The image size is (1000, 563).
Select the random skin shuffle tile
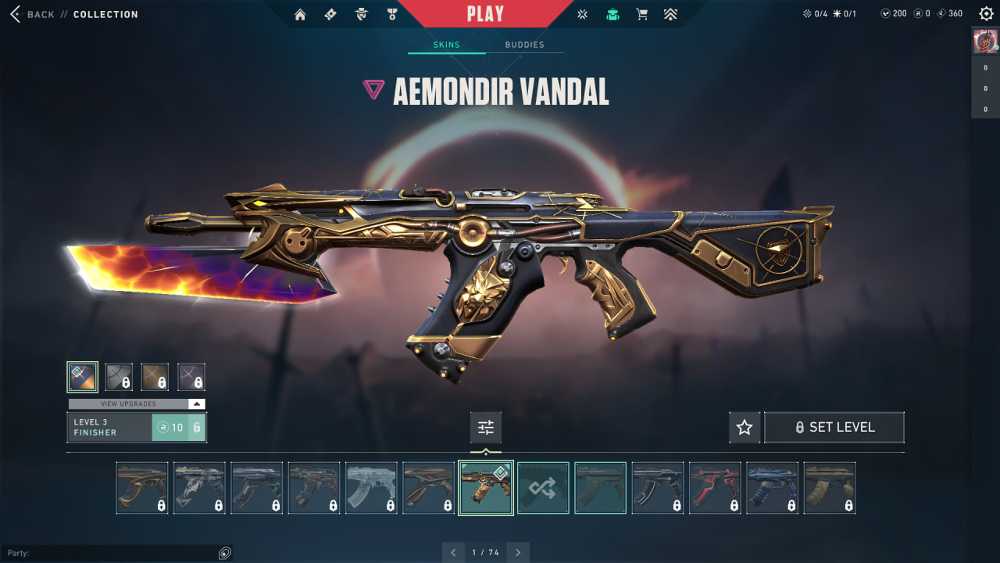543,488
